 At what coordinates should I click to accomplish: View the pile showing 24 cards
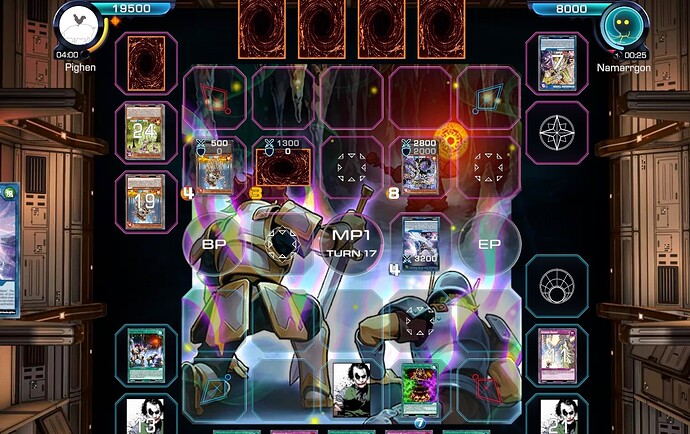tap(146, 129)
